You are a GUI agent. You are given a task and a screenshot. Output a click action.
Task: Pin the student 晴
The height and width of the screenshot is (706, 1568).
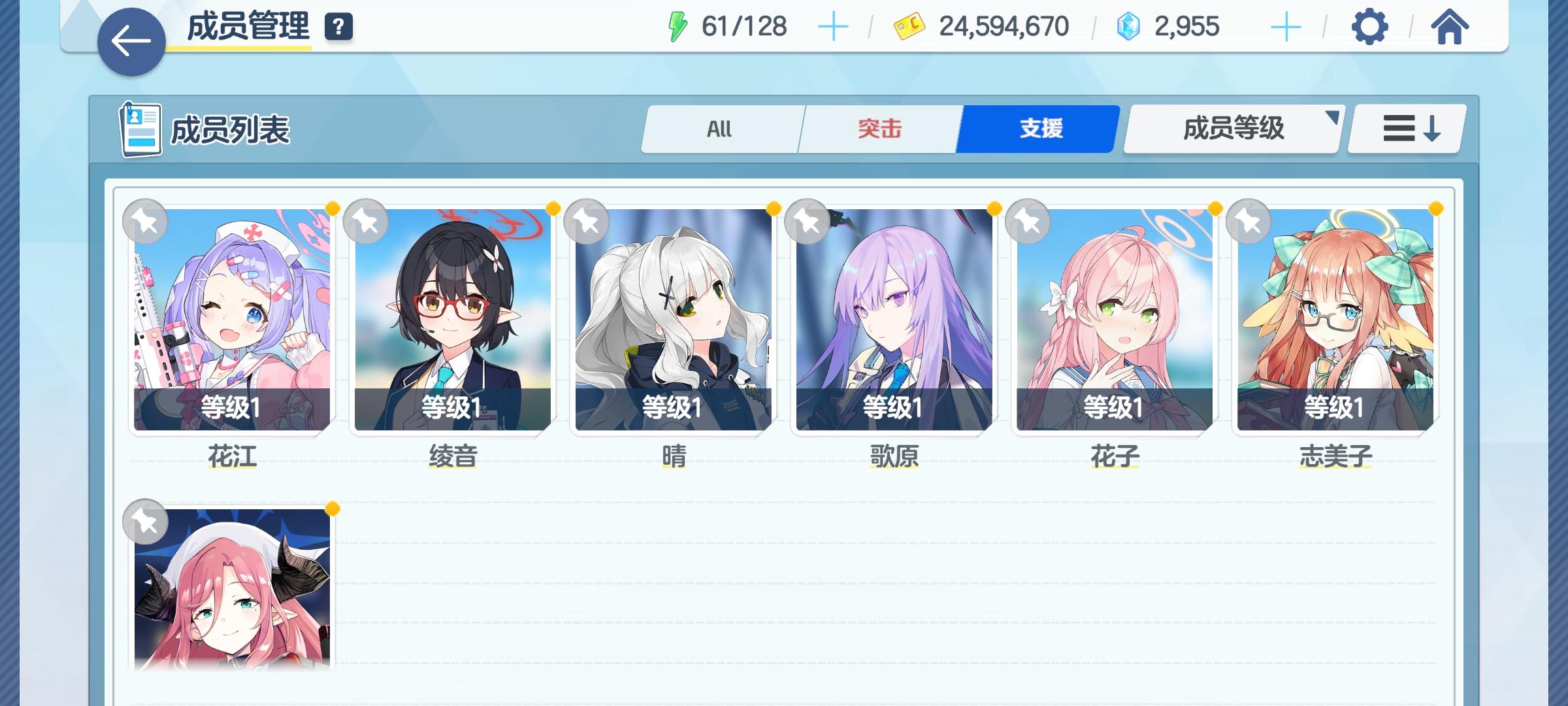click(587, 222)
